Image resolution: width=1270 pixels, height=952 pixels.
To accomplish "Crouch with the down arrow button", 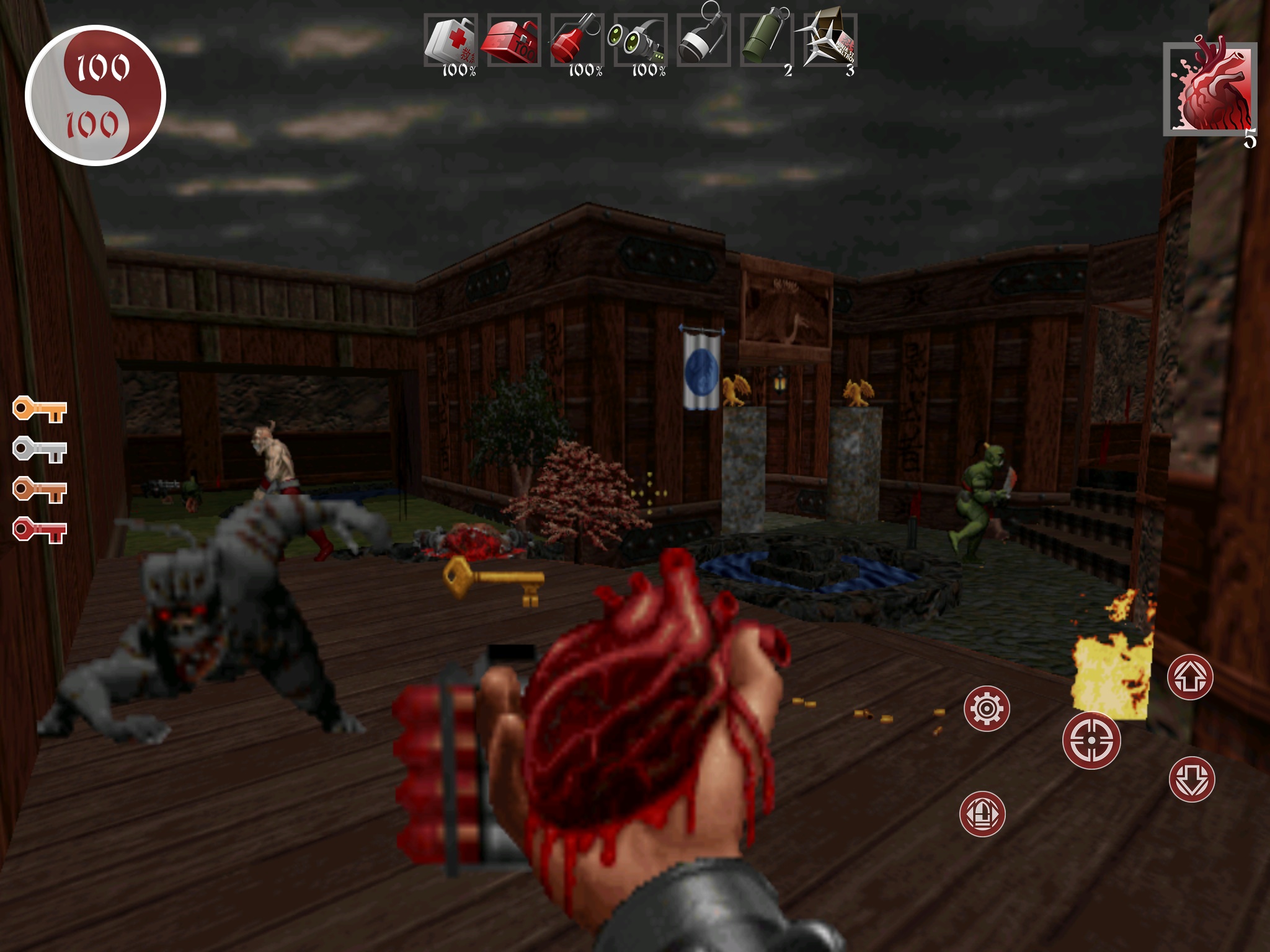I will (x=1192, y=779).
